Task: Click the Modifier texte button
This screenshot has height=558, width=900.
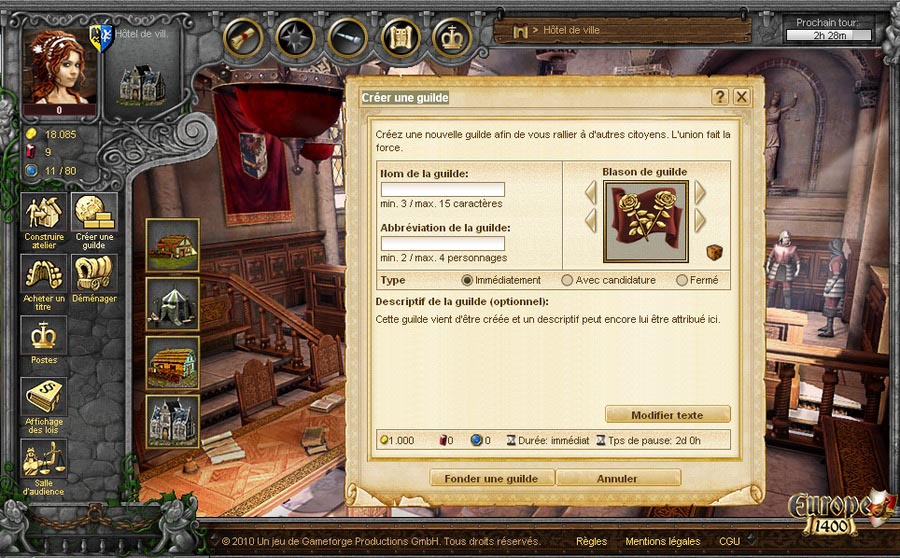Action: (667, 415)
